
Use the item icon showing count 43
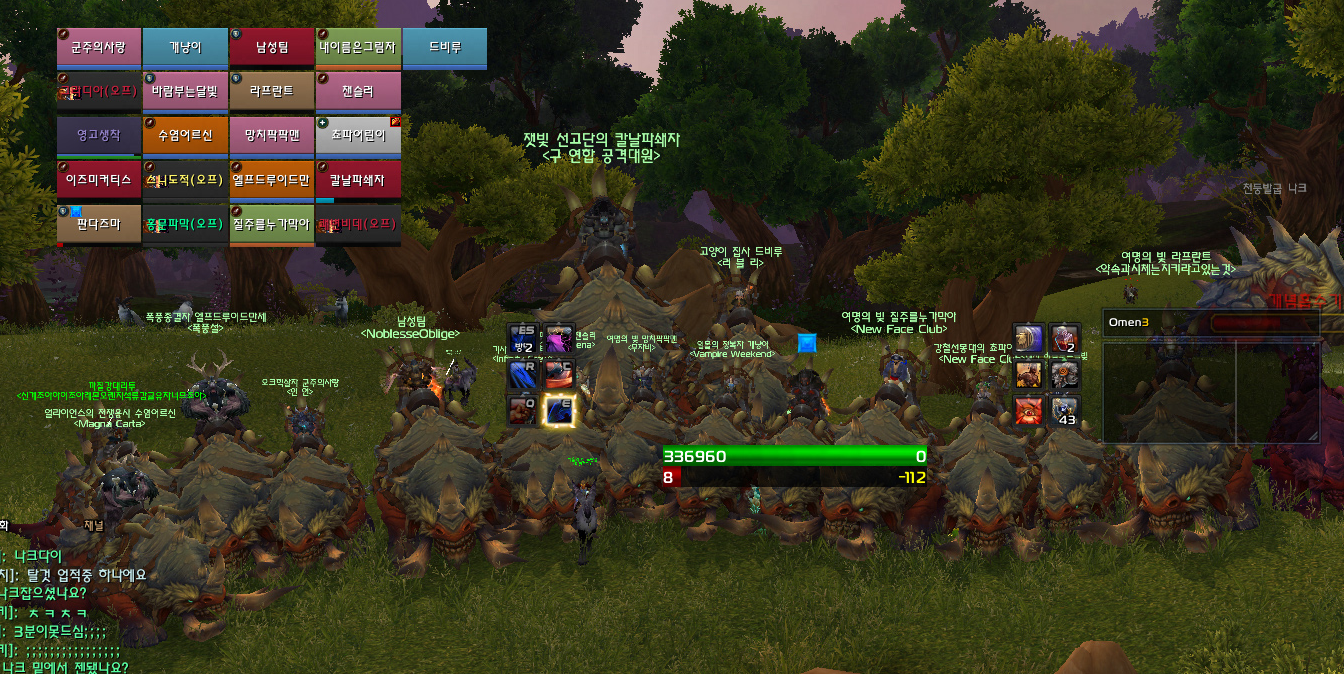point(1063,410)
